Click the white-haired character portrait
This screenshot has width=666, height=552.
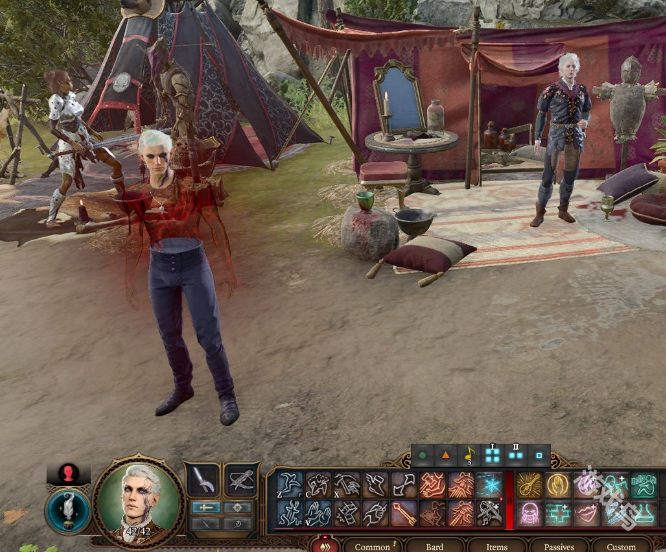click(139, 499)
